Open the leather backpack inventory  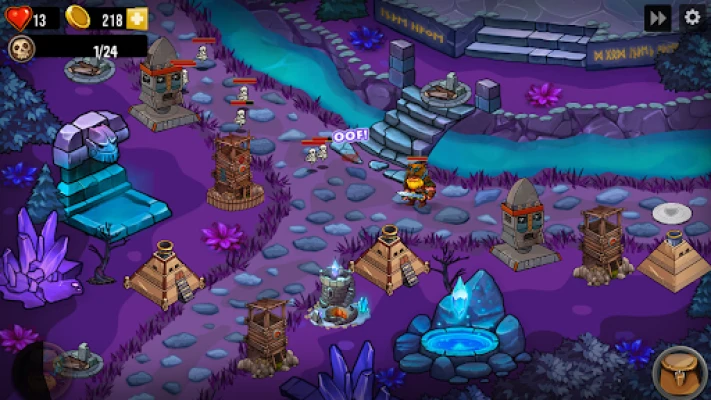679,372
